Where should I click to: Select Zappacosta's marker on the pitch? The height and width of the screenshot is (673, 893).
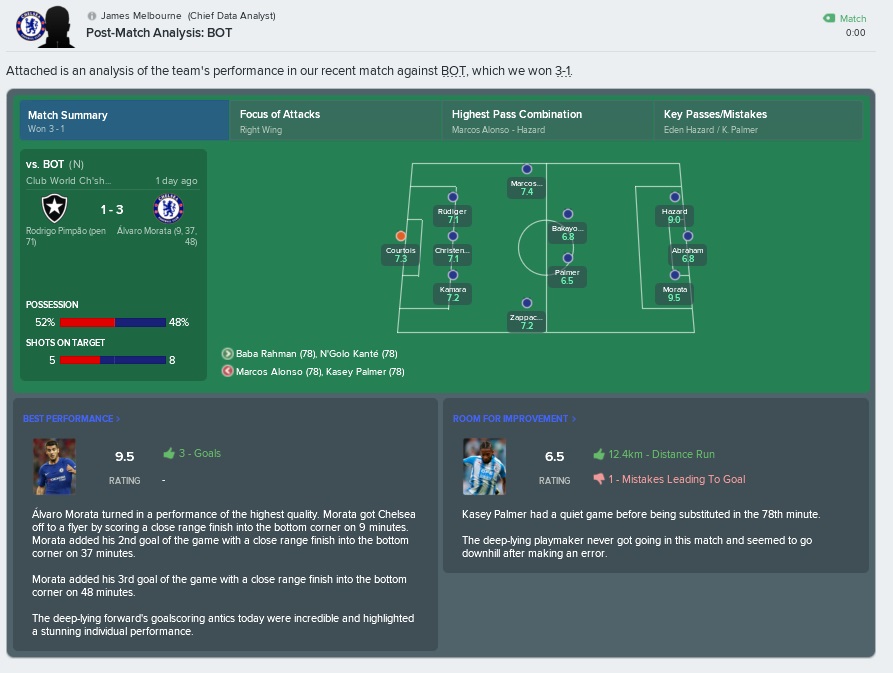pyautogui.click(x=527, y=303)
